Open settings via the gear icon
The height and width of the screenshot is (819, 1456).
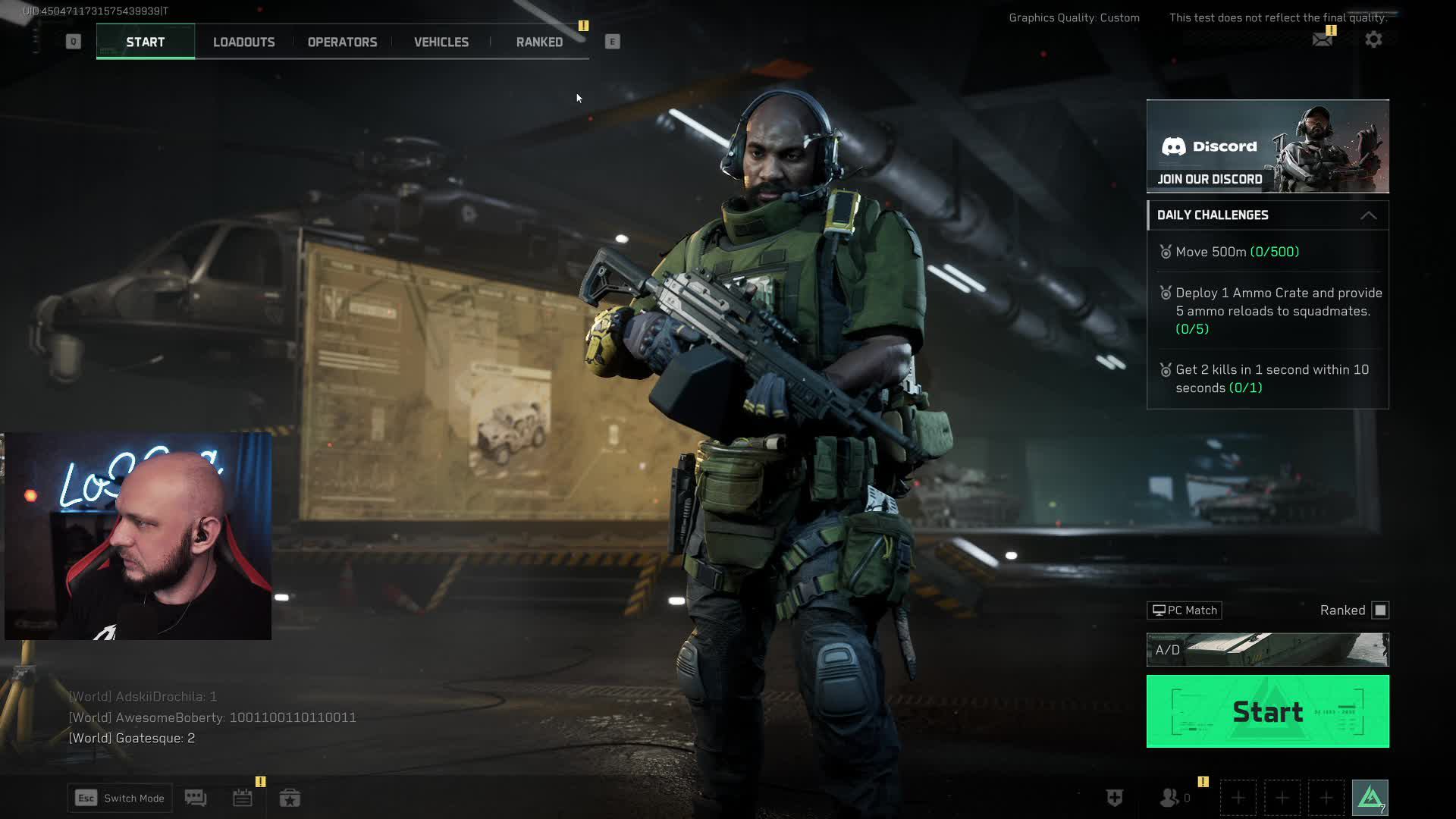[1373, 39]
